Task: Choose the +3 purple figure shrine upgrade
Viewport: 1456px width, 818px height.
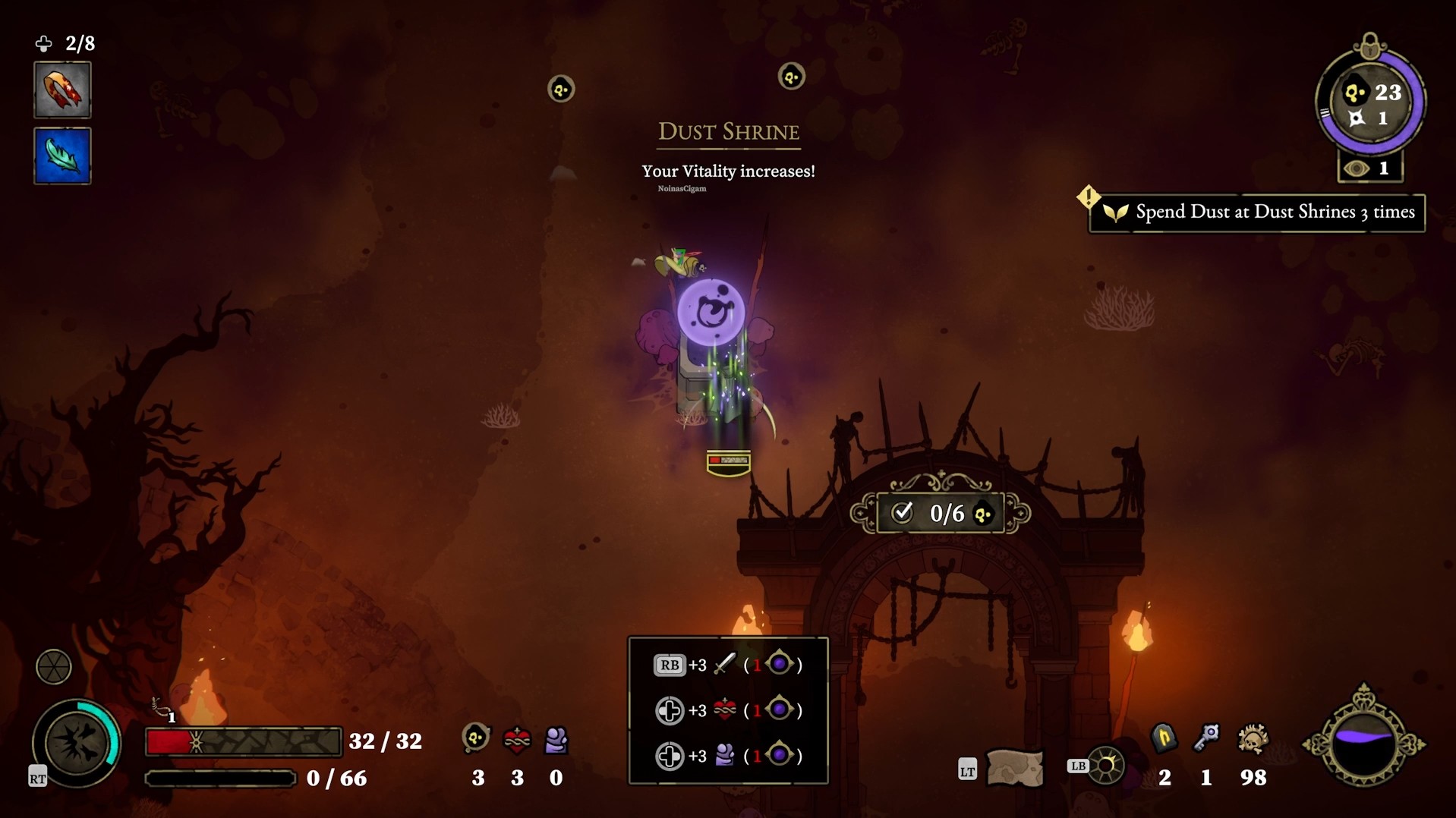Action: pyautogui.click(x=727, y=756)
